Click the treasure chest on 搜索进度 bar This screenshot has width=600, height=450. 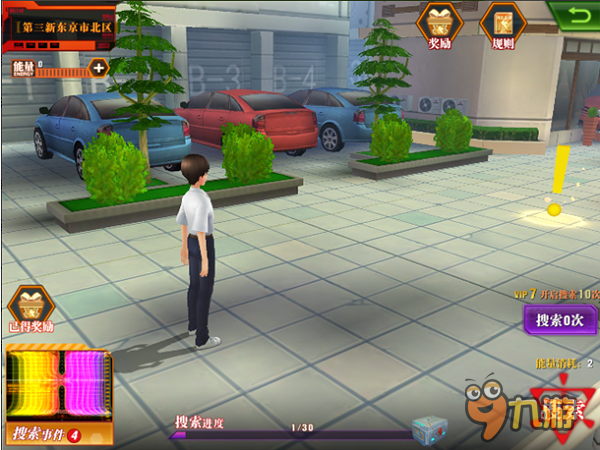tap(430, 429)
